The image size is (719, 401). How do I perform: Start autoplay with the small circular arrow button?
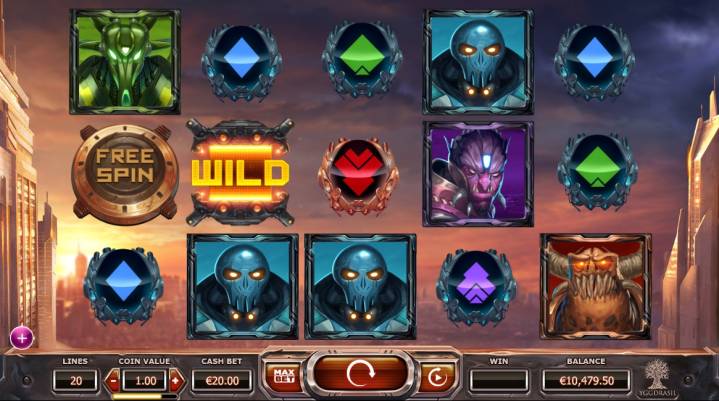438,378
